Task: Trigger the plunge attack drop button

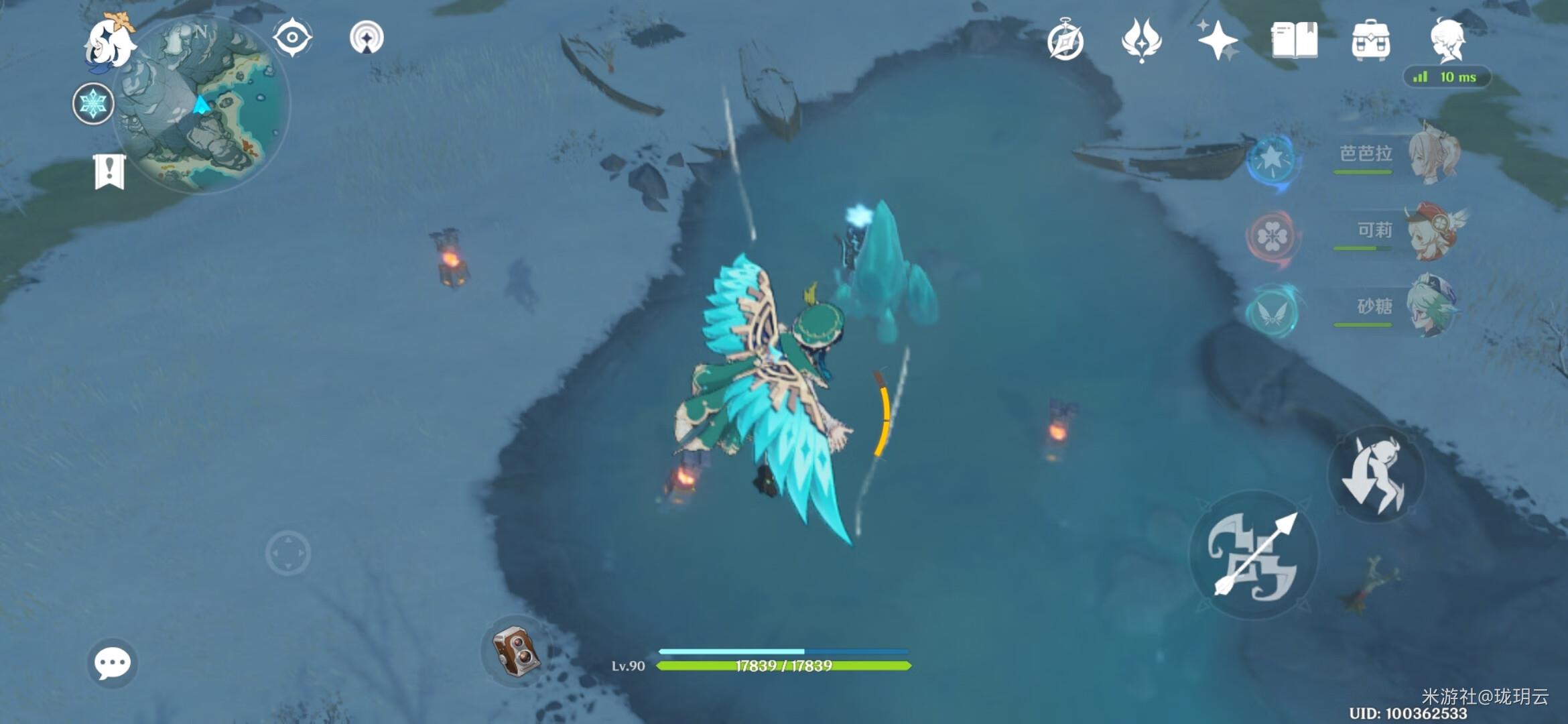Action: (x=1376, y=475)
